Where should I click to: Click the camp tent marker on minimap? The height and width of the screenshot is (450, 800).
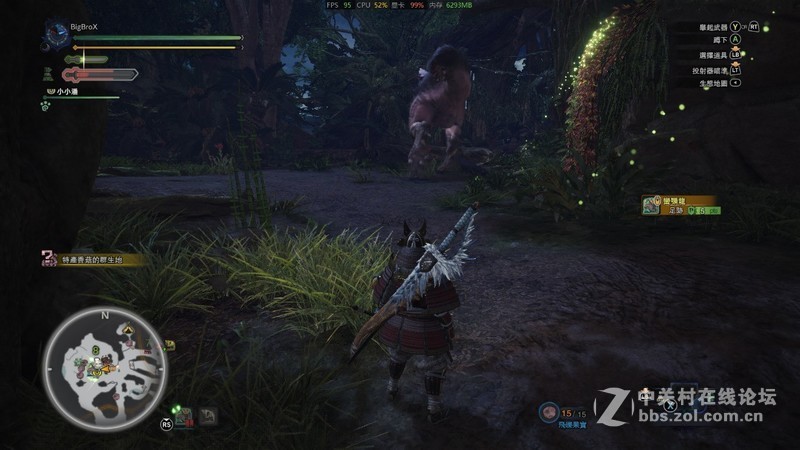pos(128,329)
